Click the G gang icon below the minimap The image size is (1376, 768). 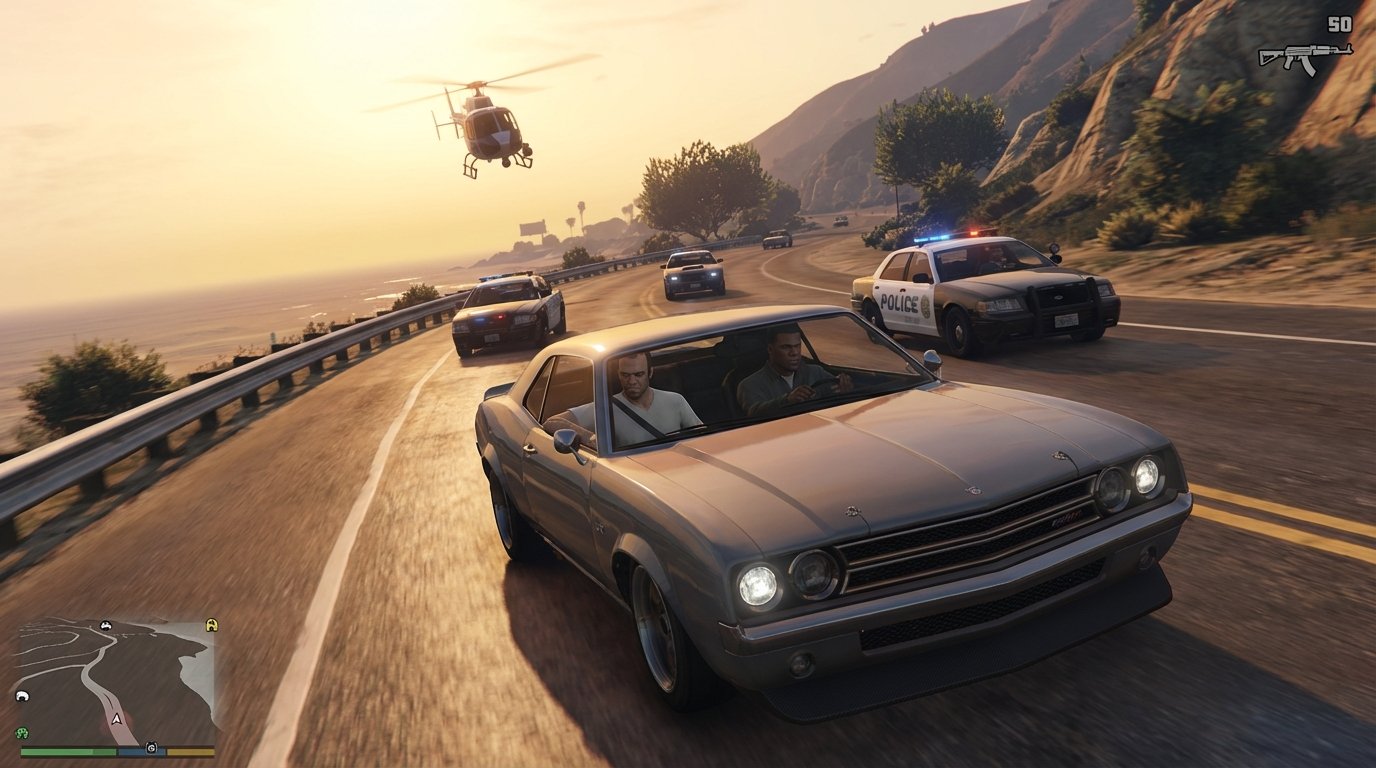click(152, 747)
